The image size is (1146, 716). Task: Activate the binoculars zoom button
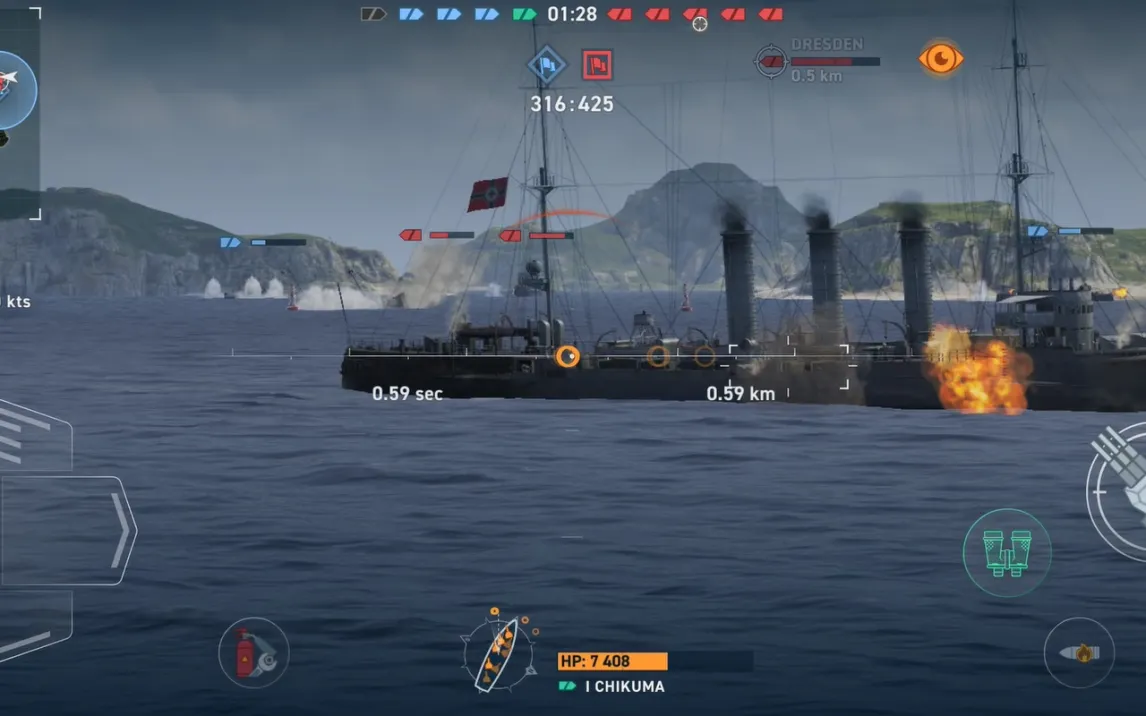[x=1006, y=552]
